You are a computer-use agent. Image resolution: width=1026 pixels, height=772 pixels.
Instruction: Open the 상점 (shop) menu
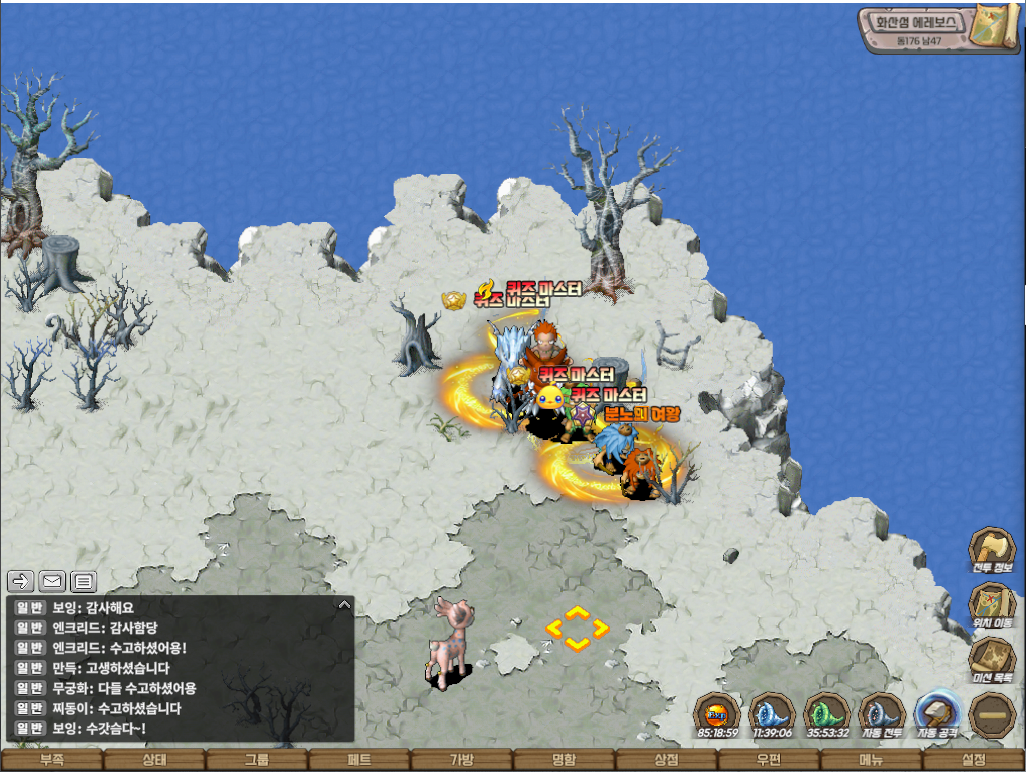tap(666, 761)
